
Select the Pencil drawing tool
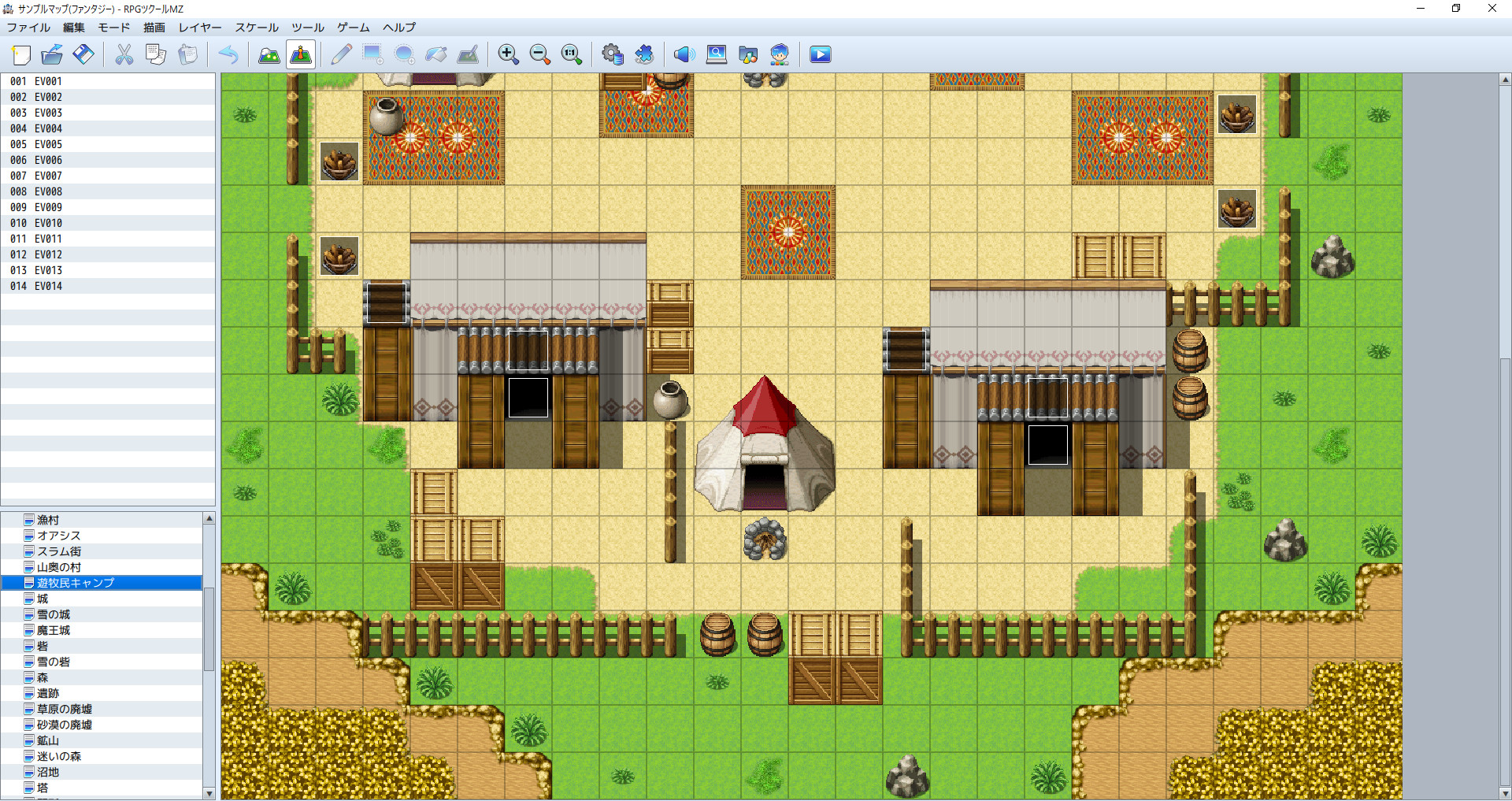(x=341, y=54)
